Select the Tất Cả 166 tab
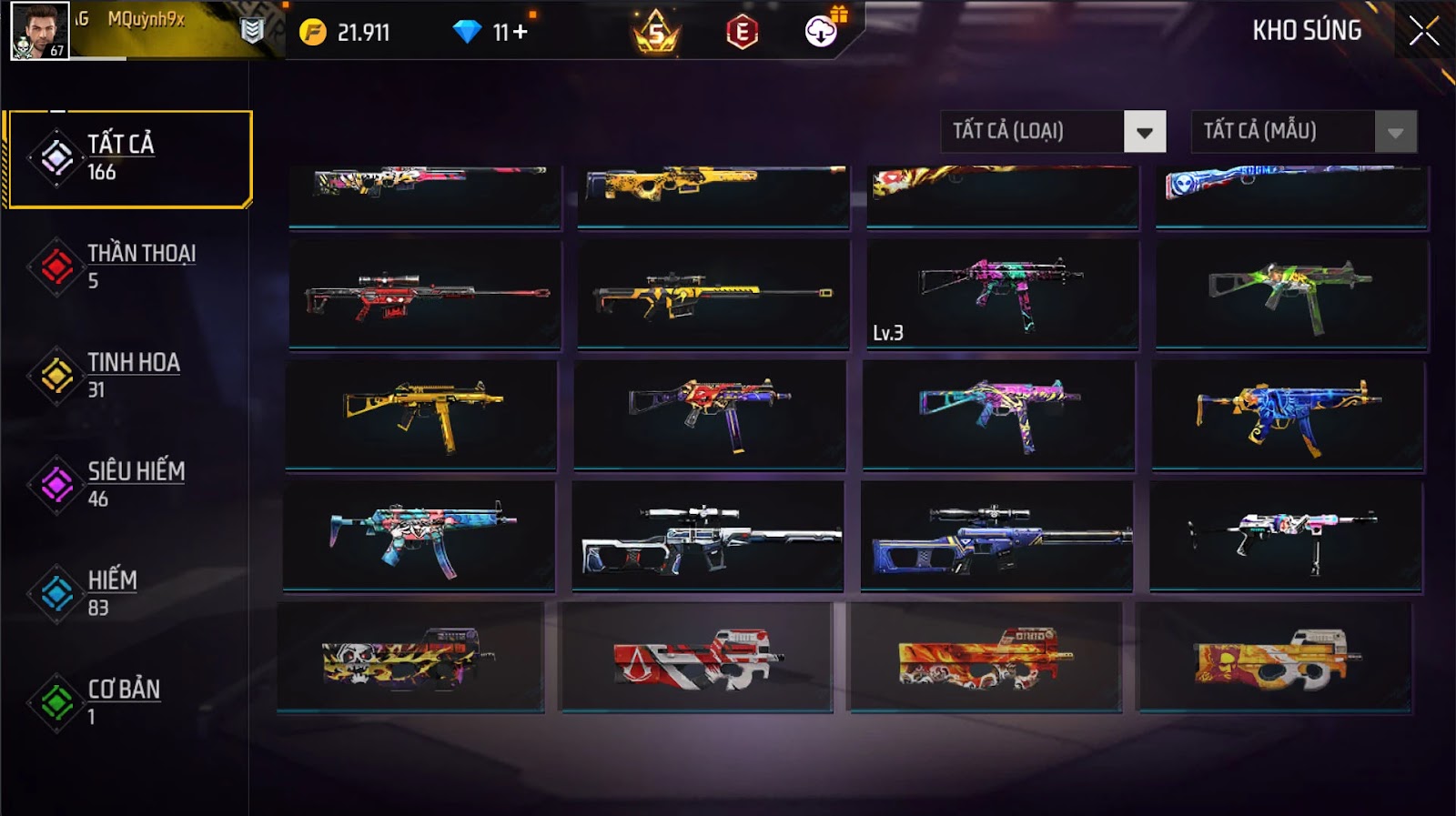1456x816 pixels. [129, 159]
